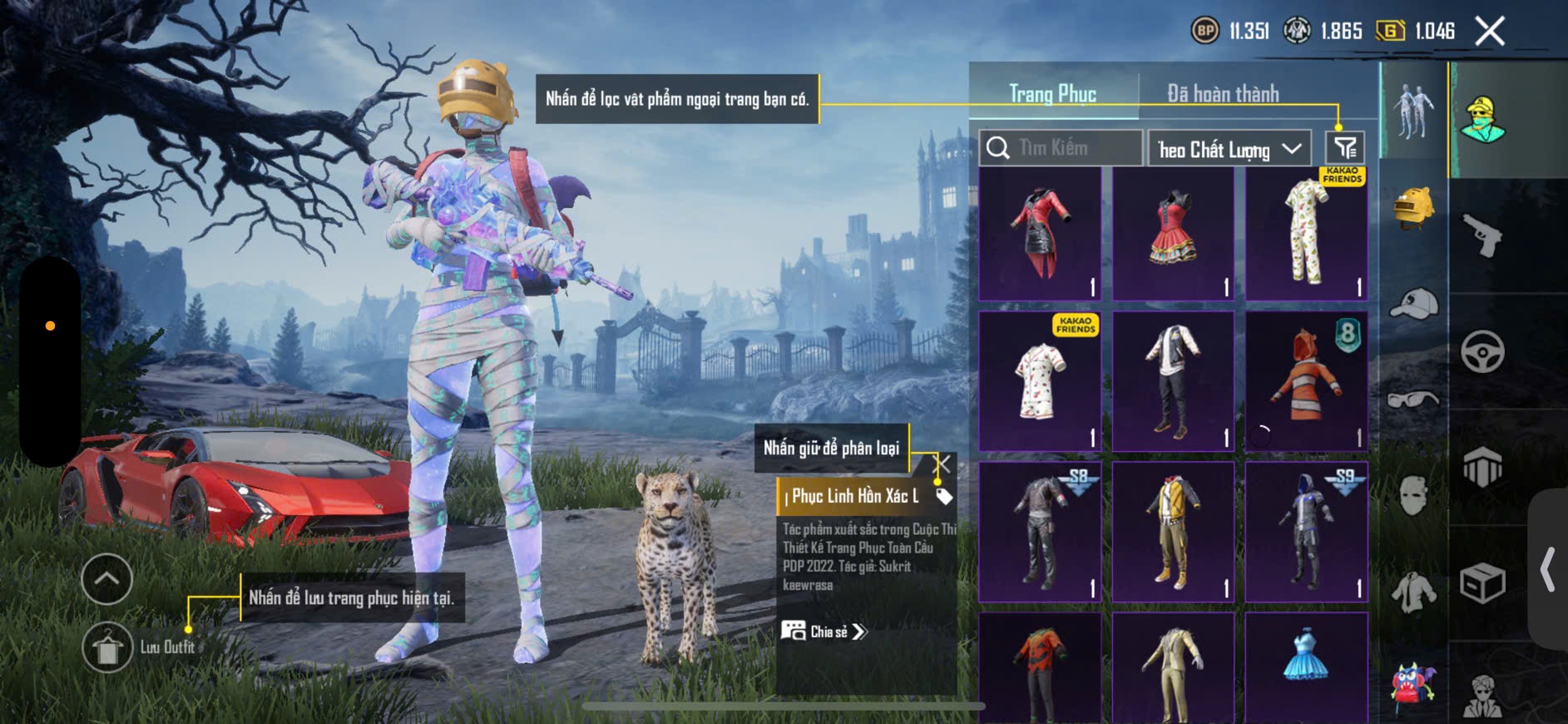Close the outfit description popup
This screenshot has width=1568, height=724.
coord(942,464)
